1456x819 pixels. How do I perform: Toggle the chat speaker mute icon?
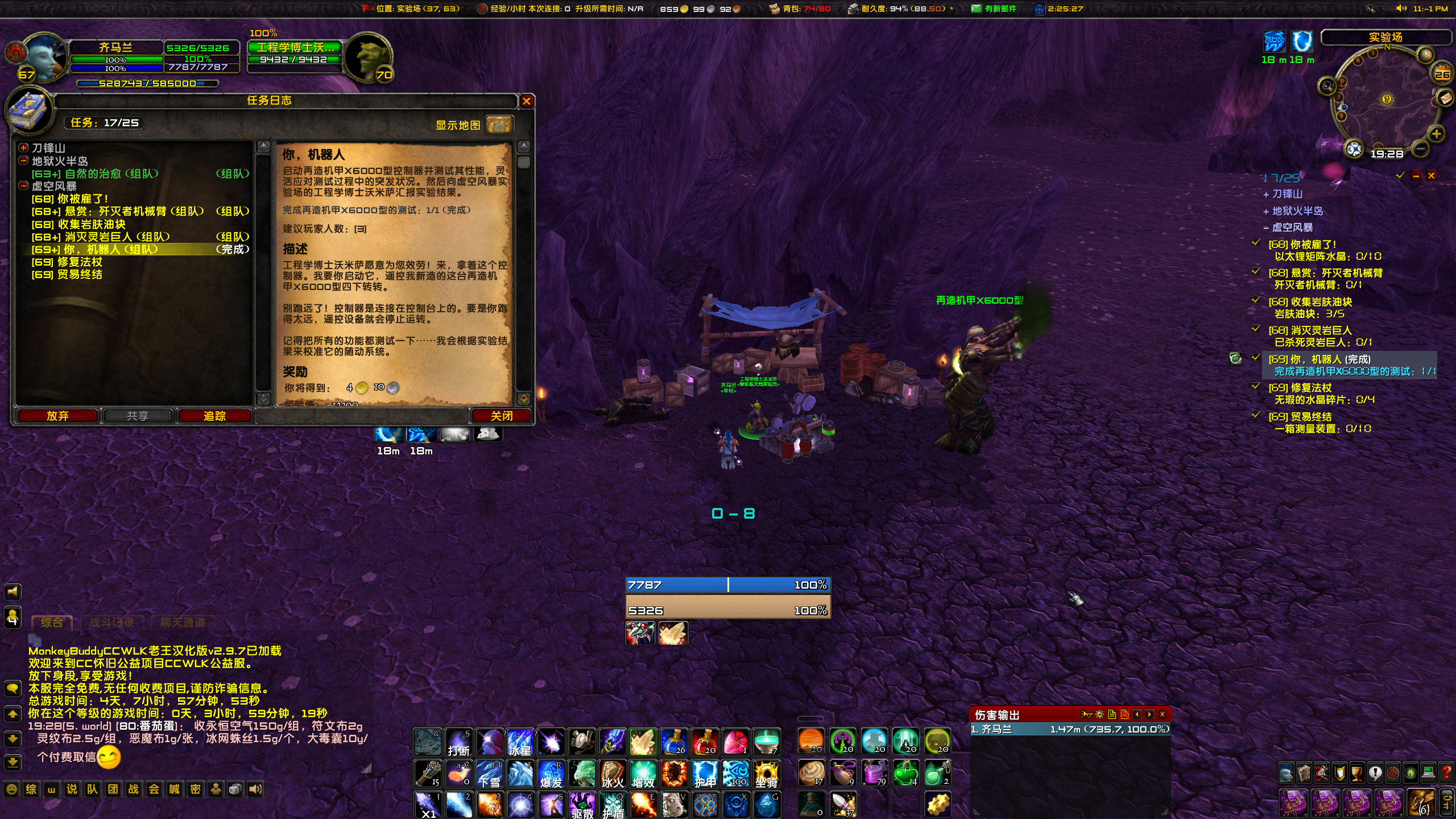tap(13, 591)
